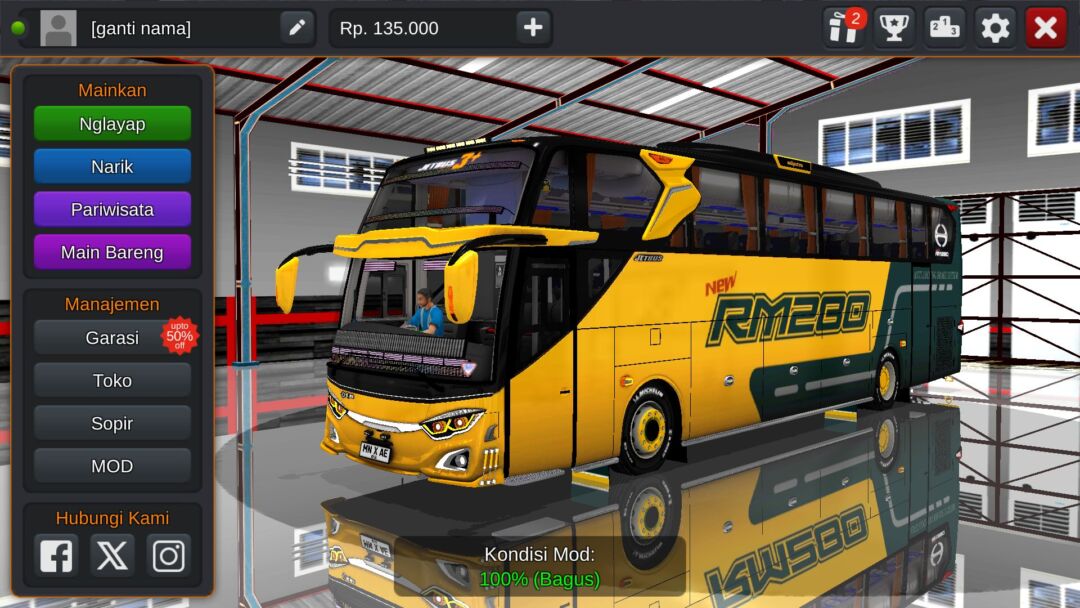Open the MOD menu
1080x608 pixels.
pos(112,467)
